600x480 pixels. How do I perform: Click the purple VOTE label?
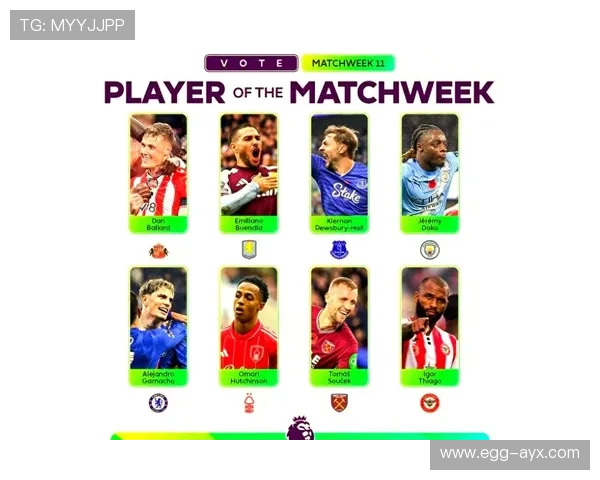coord(251,62)
